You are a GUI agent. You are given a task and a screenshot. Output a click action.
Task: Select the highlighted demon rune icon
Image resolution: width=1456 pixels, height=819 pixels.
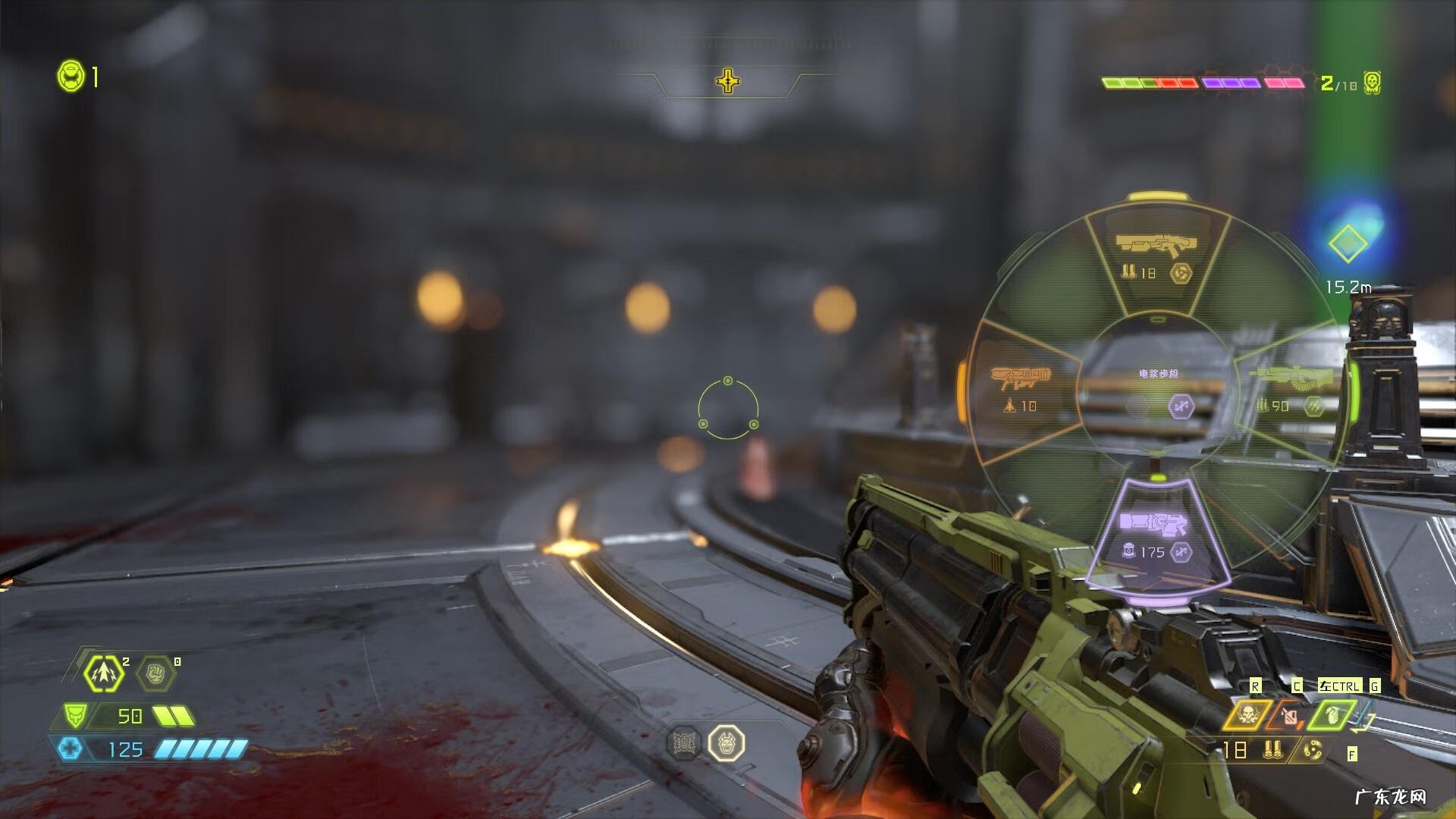[x=726, y=742]
